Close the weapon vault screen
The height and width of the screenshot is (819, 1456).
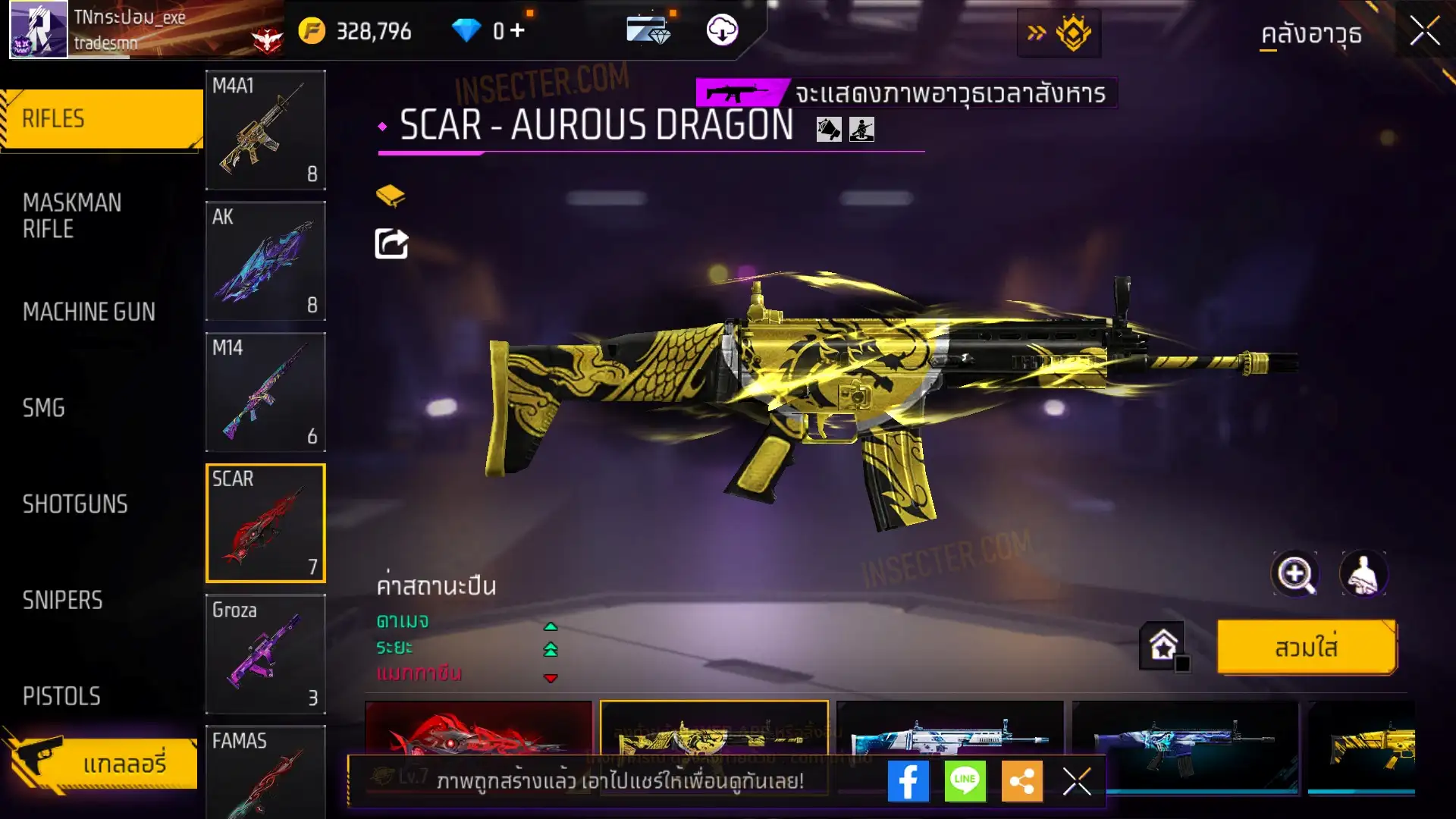[x=1424, y=32]
